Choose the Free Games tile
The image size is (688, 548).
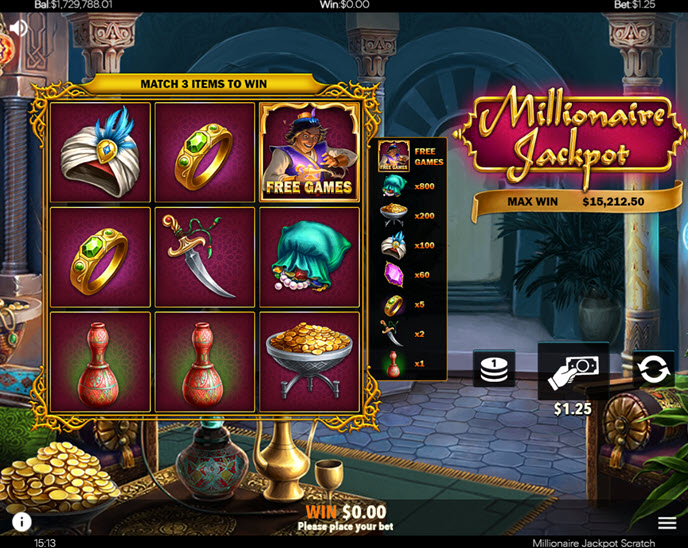pyautogui.click(x=309, y=152)
